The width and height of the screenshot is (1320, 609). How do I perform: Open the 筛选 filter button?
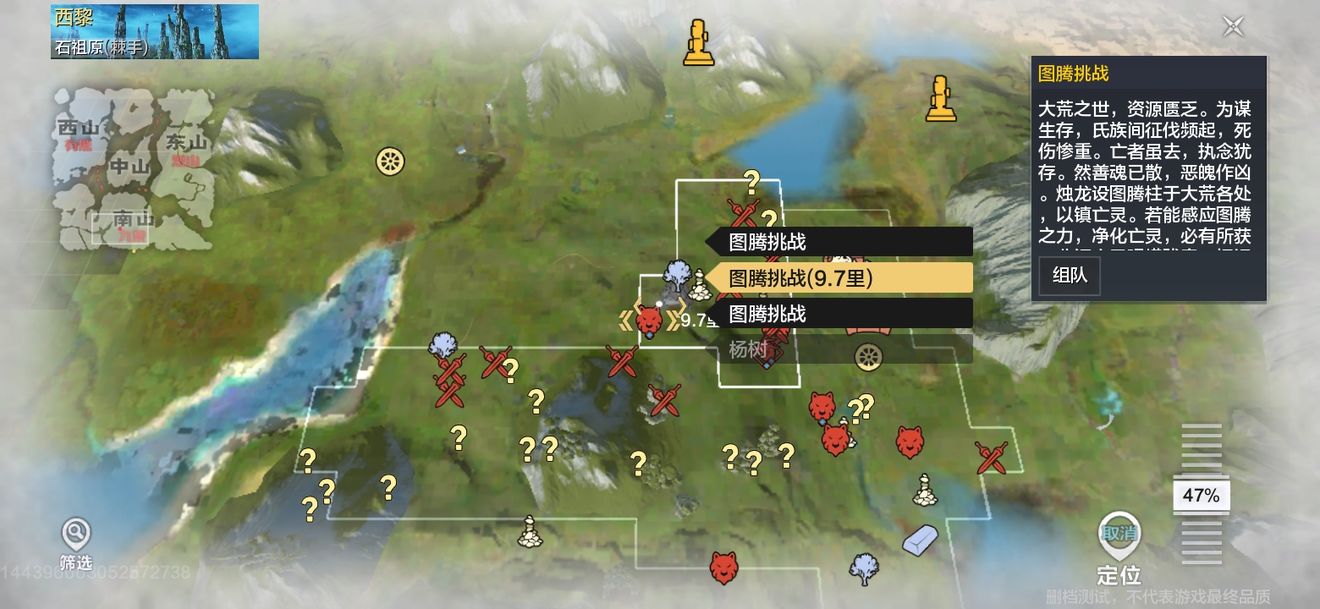(x=76, y=543)
